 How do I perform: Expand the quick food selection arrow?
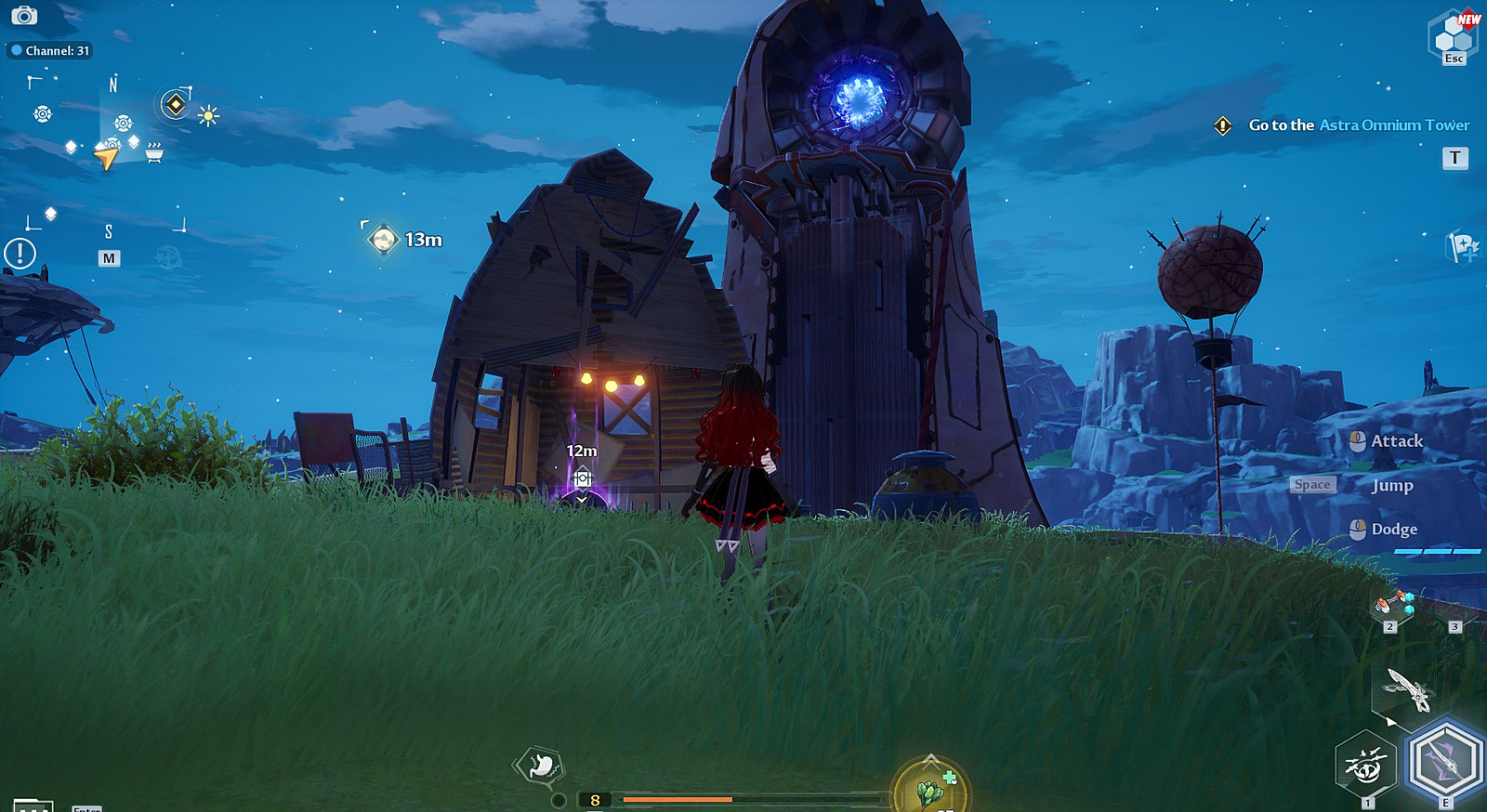pos(931,759)
